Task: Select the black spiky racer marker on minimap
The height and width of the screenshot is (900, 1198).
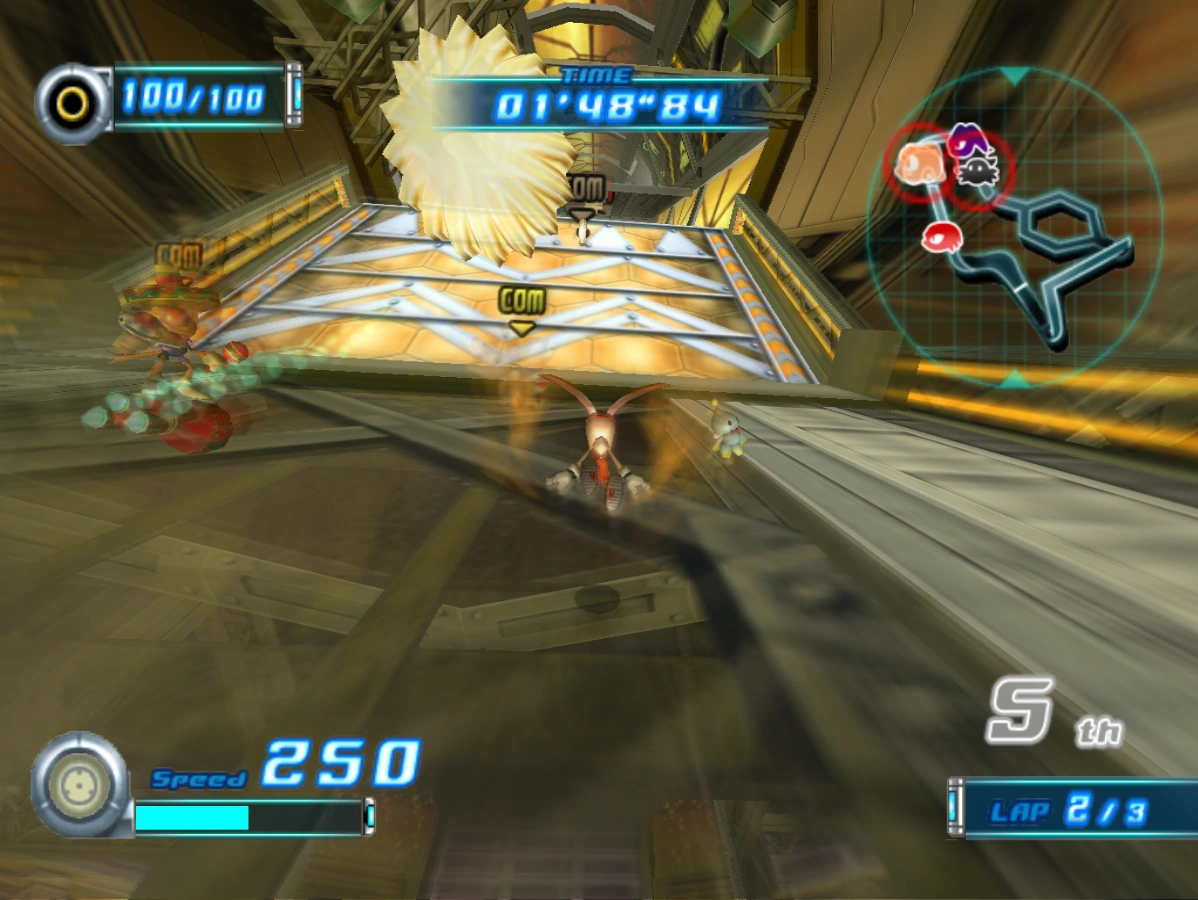Action: tap(977, 173)
